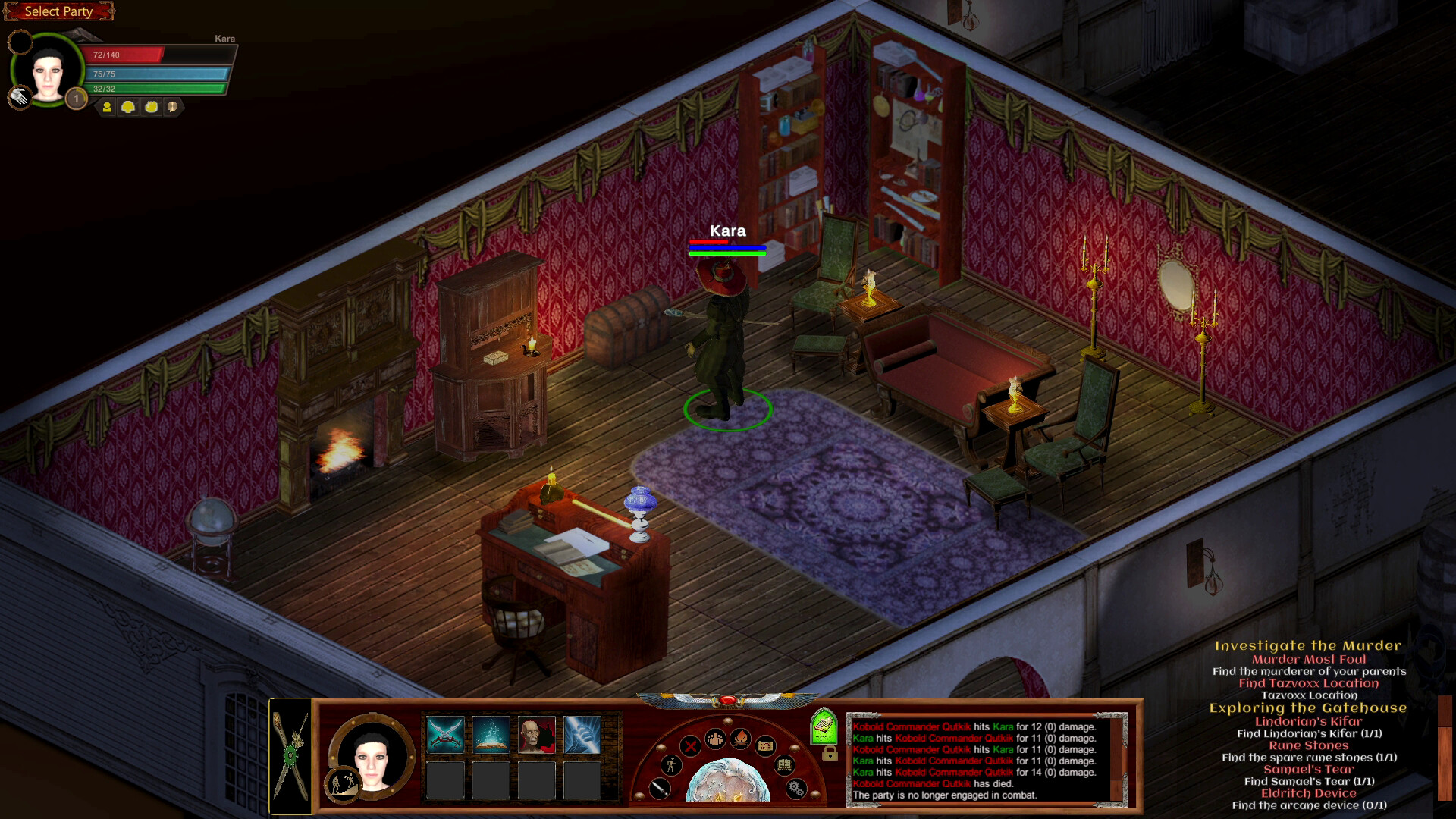Toggle the yellow bell icon under Kara's bars

coord(127,106)
